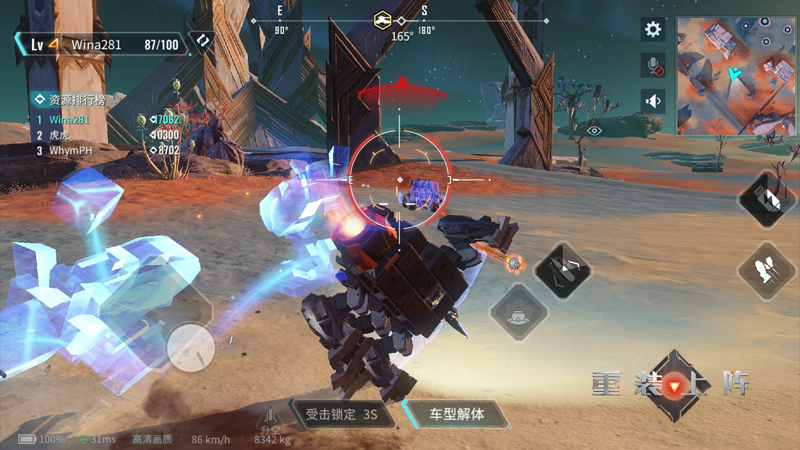
Task: Select WhymPH in the leaderboard
Action: (x=70, y=150)
